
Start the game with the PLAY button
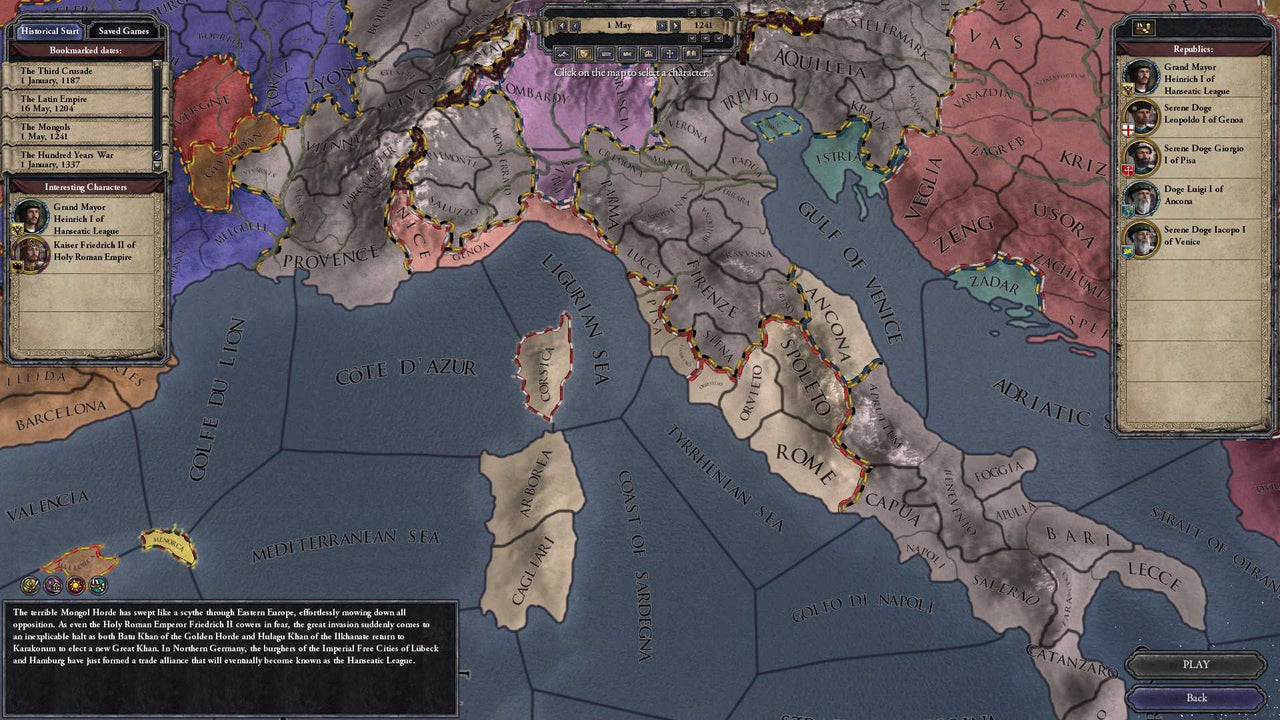1196,664
